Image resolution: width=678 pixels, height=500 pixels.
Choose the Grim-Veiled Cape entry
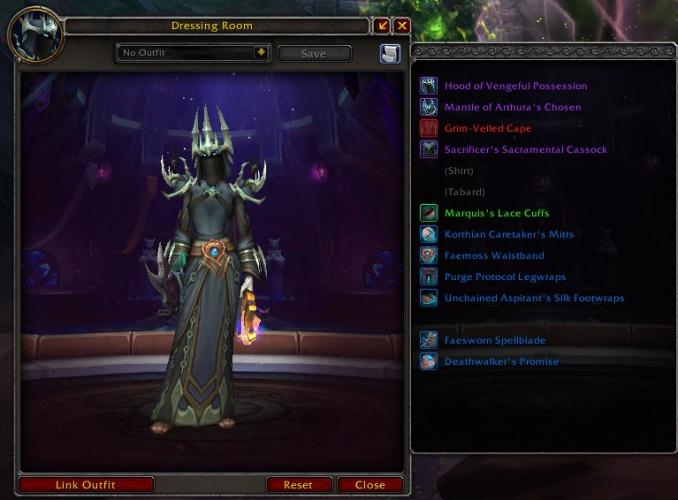point(487,128)
